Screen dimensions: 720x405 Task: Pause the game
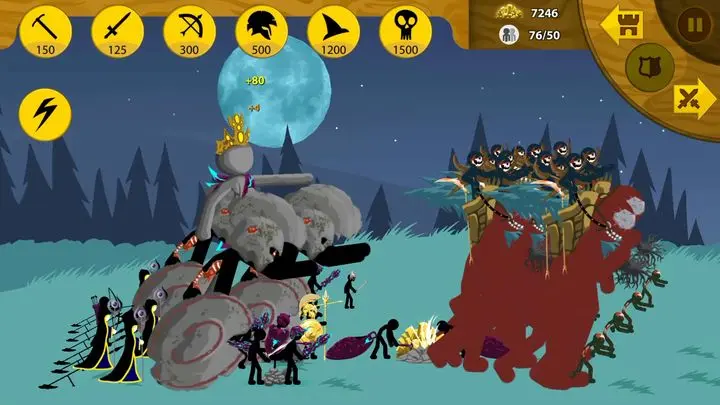691,22
